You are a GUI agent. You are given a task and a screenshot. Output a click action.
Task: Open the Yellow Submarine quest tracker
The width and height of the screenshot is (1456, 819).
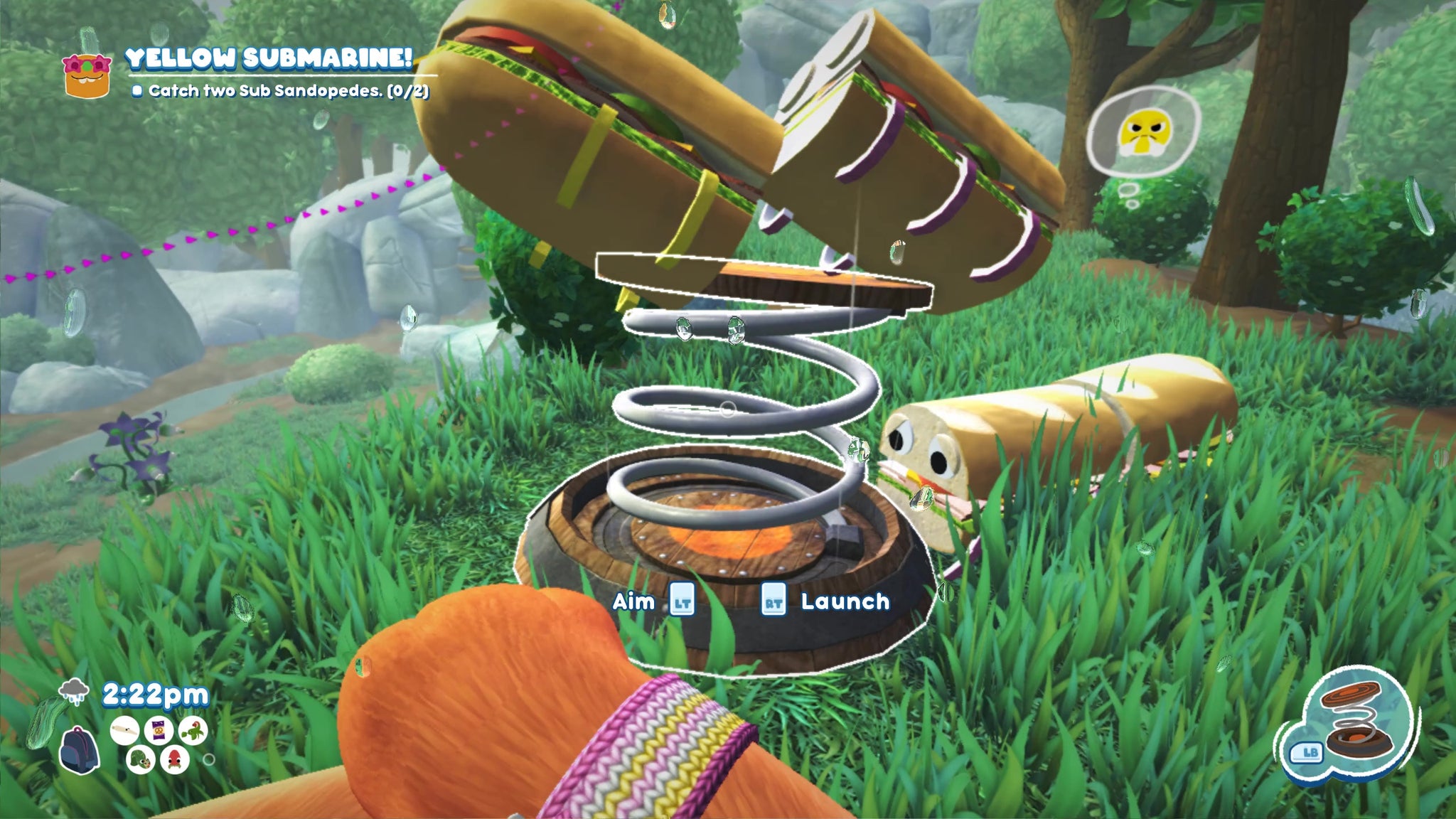pos(269,60)
